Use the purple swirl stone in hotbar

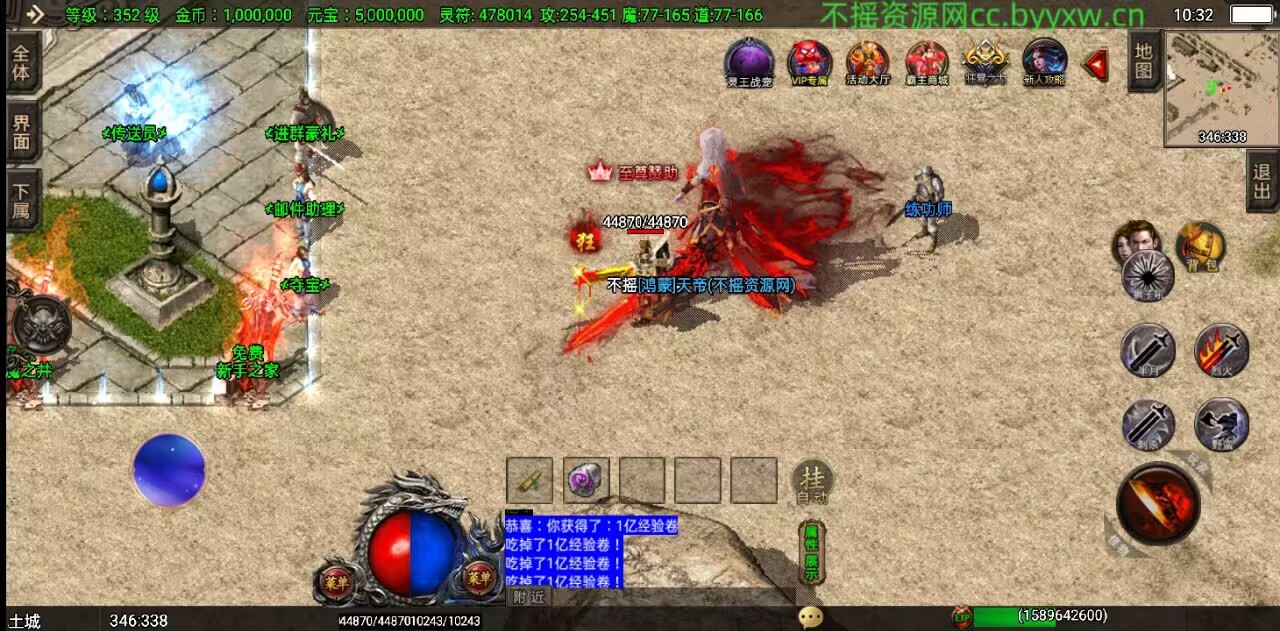click(x=586, y=480)
